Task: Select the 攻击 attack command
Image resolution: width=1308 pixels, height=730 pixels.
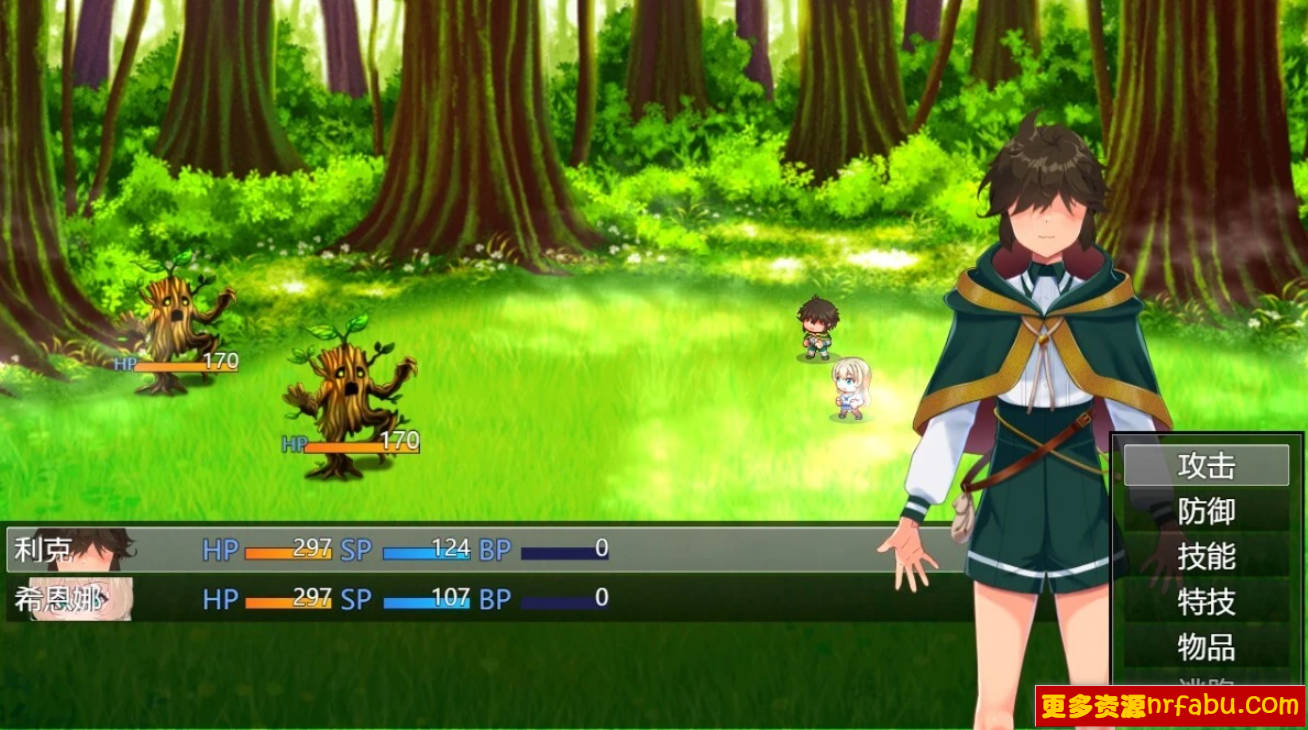Action: point(1206,466)
